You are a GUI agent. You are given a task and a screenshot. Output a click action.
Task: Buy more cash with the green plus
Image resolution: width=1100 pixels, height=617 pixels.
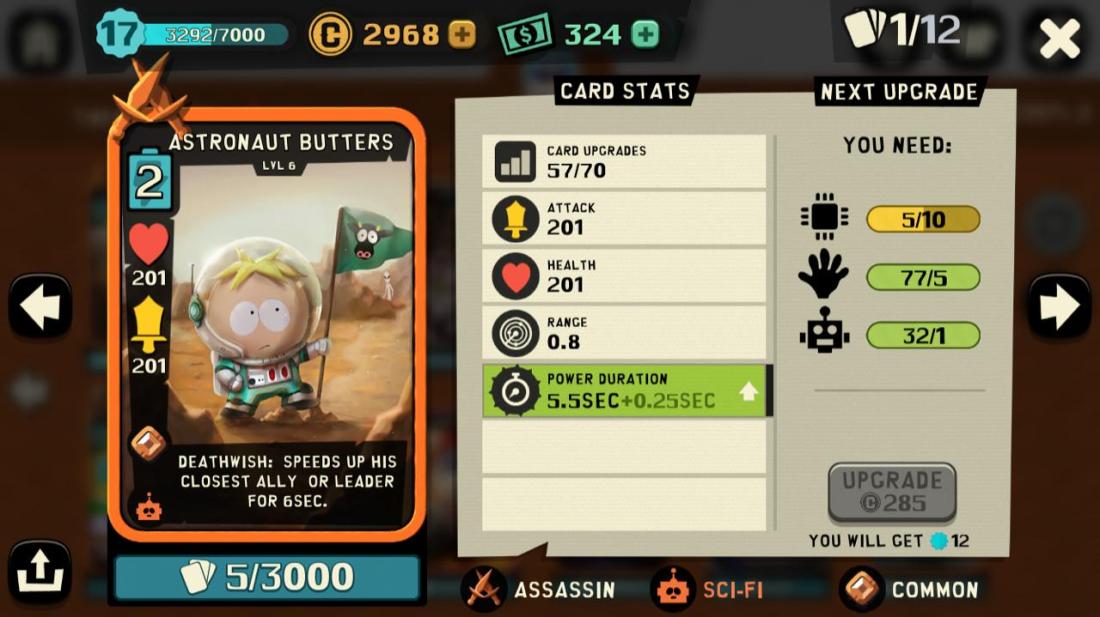[x=646, y=35]
